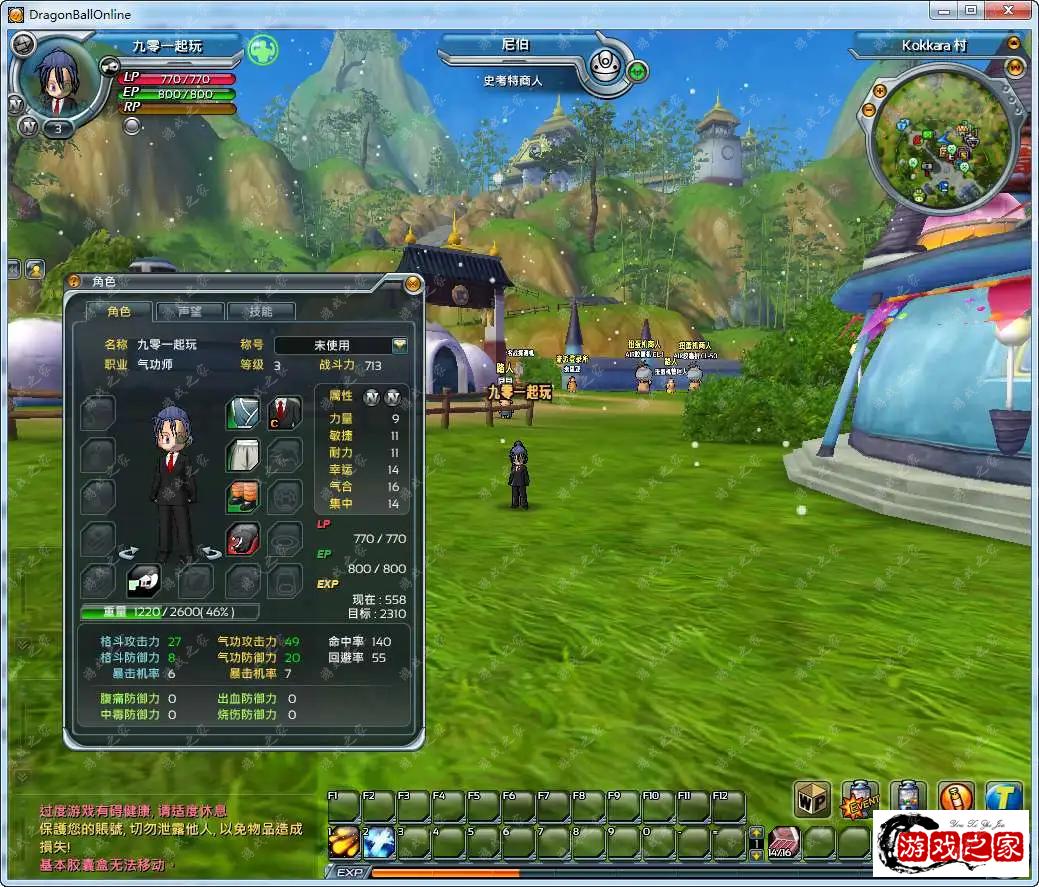Rotate character model with right arrow

click(209, 553)
